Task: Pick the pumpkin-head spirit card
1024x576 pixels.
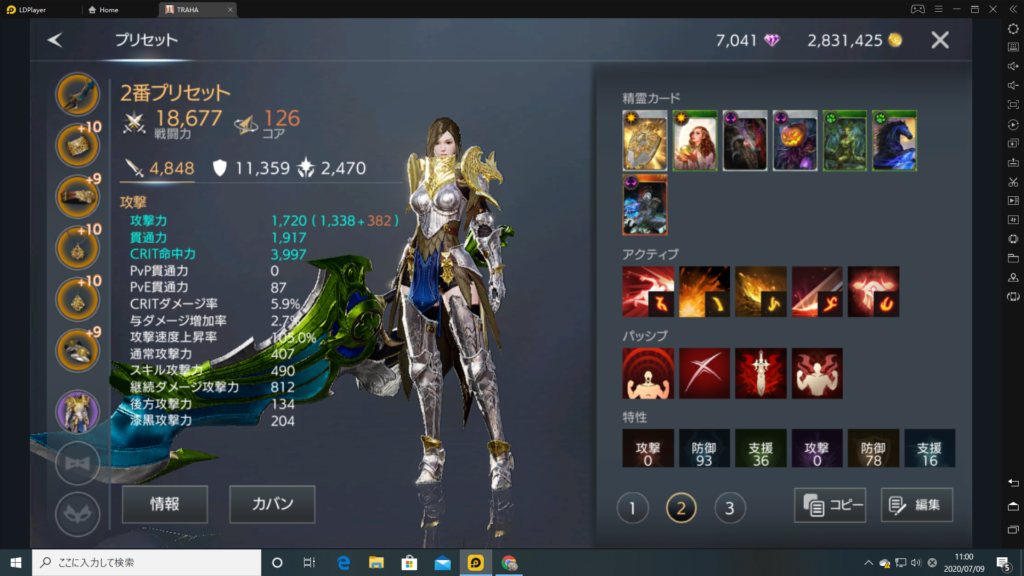Action: click(x=795, y=140)
